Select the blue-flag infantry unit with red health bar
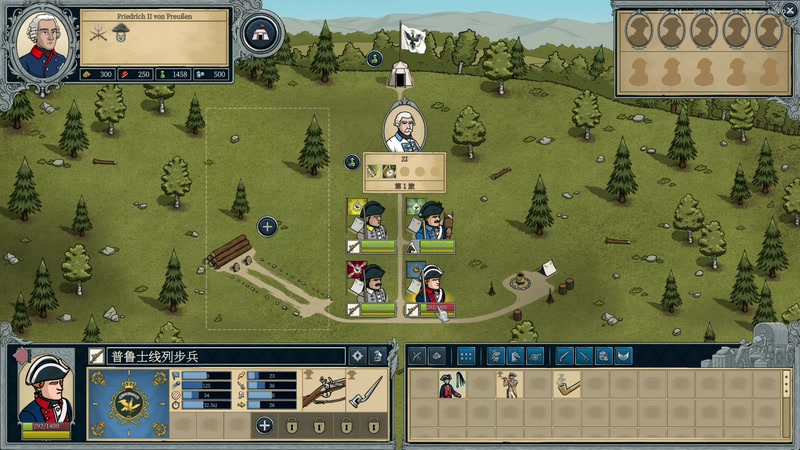The width and height of the screenshot is (800, 450). (x=430, y=285)
